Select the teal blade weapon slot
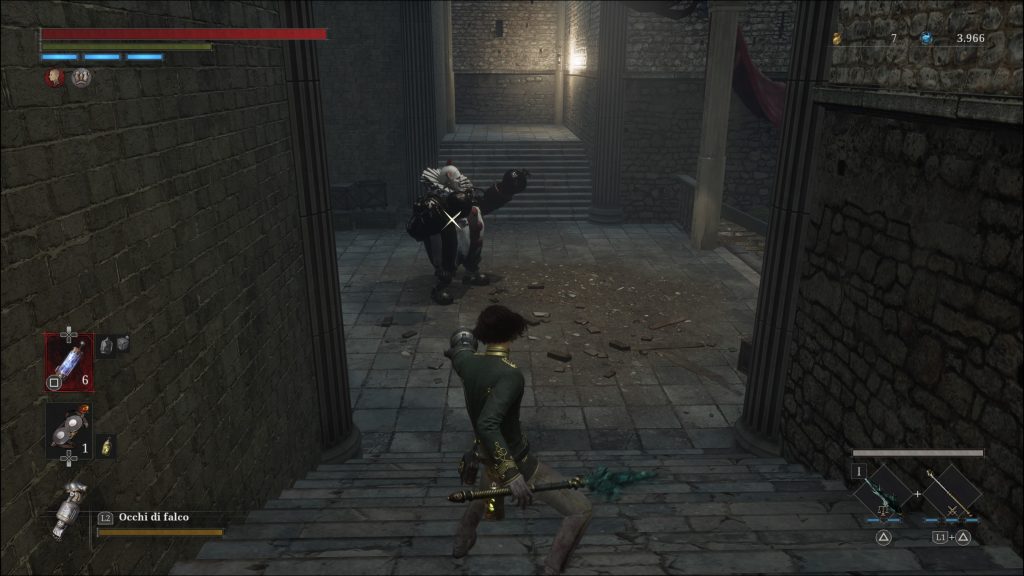Image resolution: width=1024 pixels, height=576 pixels. pyautogui.click(x=882, y=493)
